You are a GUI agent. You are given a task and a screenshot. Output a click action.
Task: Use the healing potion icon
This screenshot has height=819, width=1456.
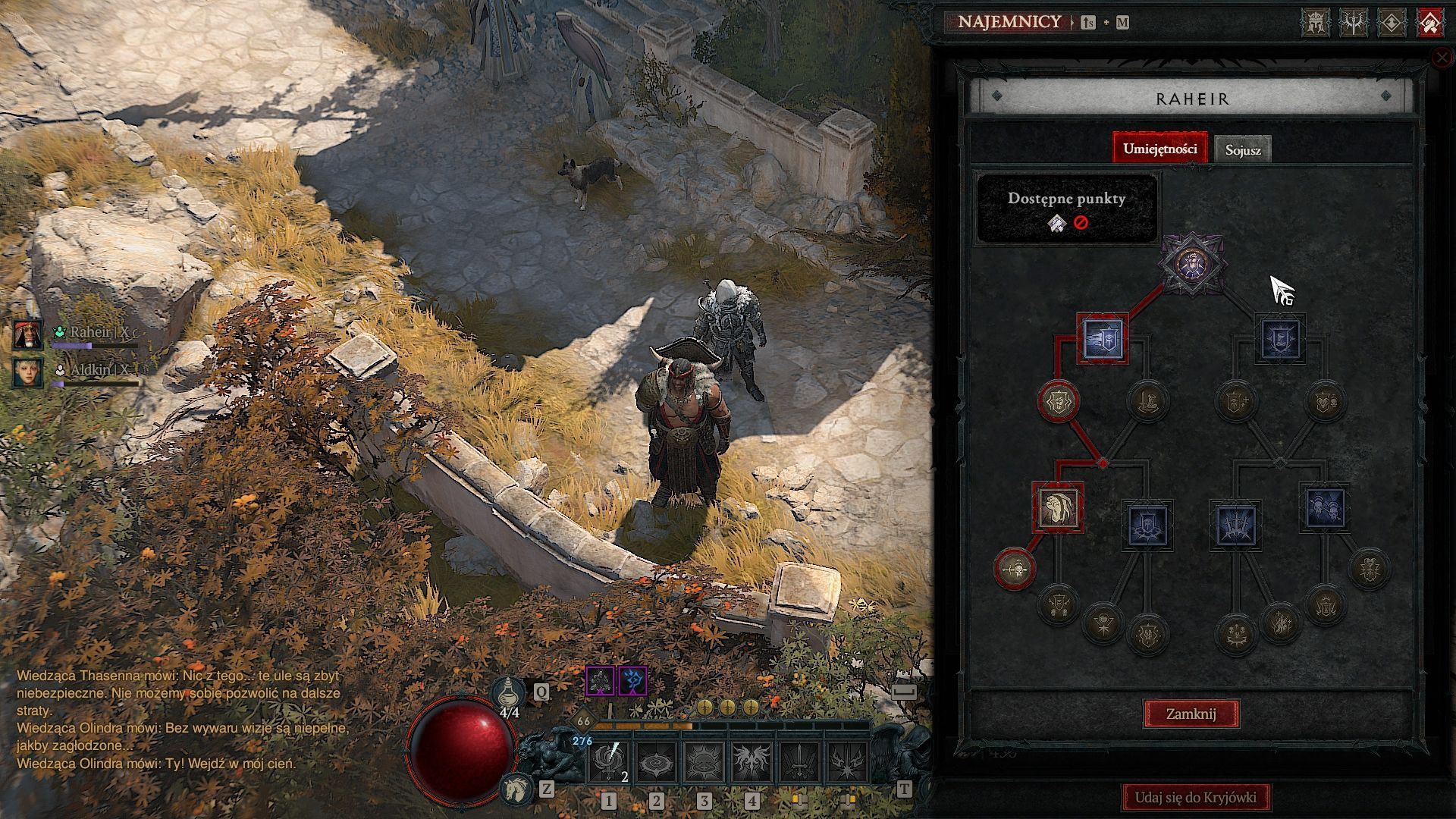pos(509,692)
